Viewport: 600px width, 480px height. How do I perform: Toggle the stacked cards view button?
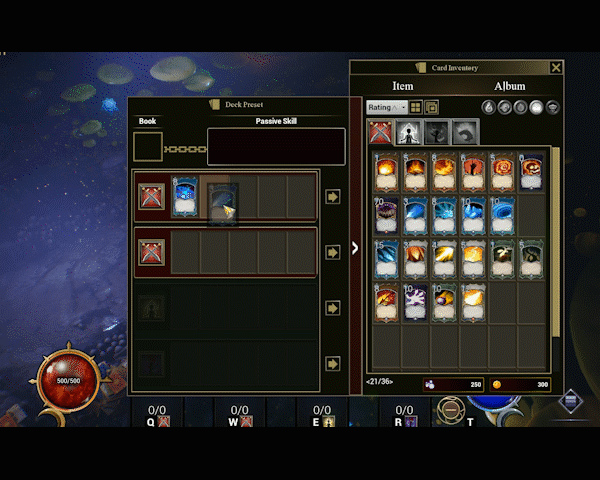pyautogui.click(x=432, y=107)
